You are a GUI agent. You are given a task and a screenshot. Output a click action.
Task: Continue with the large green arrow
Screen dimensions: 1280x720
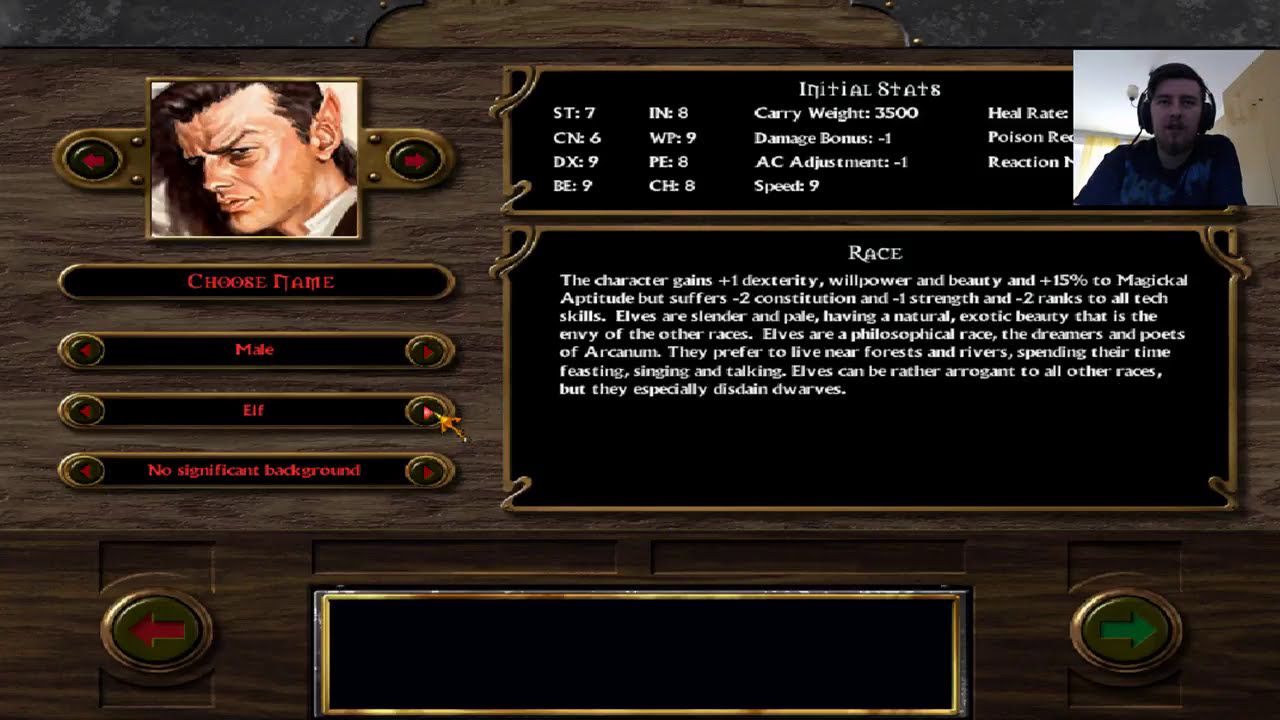point(1126,630)
